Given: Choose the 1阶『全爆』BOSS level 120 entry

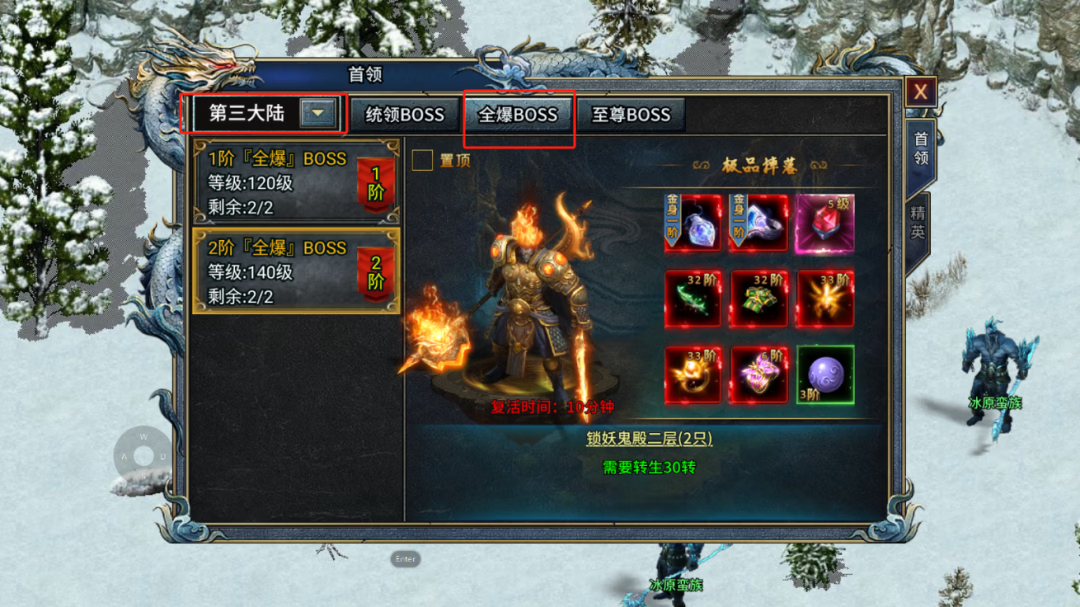Looking at the screenshot, I should pyautogui.click(x=296, y=183).
